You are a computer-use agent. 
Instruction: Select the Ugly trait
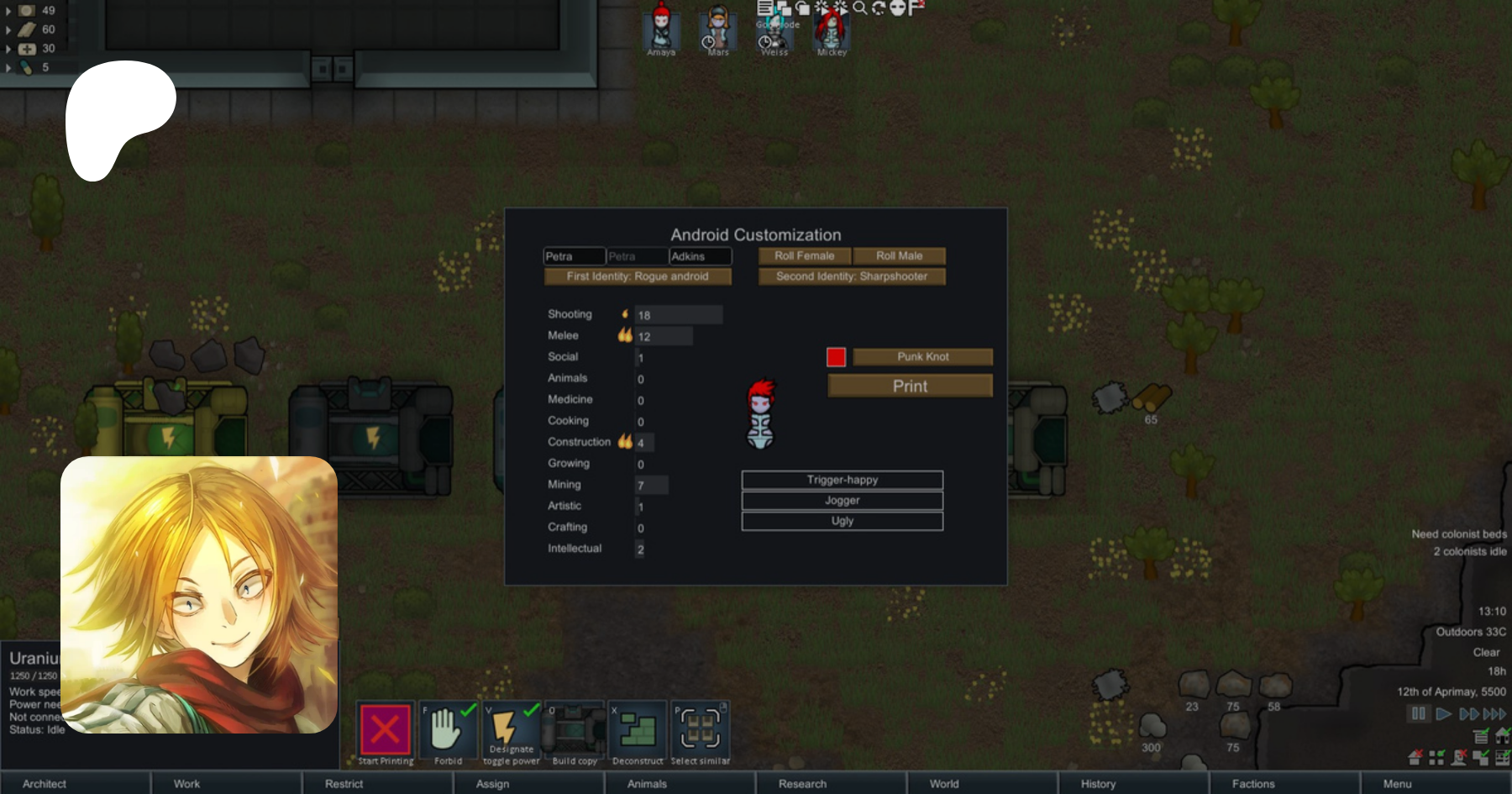pyautogui.click(x=842, y=522)
